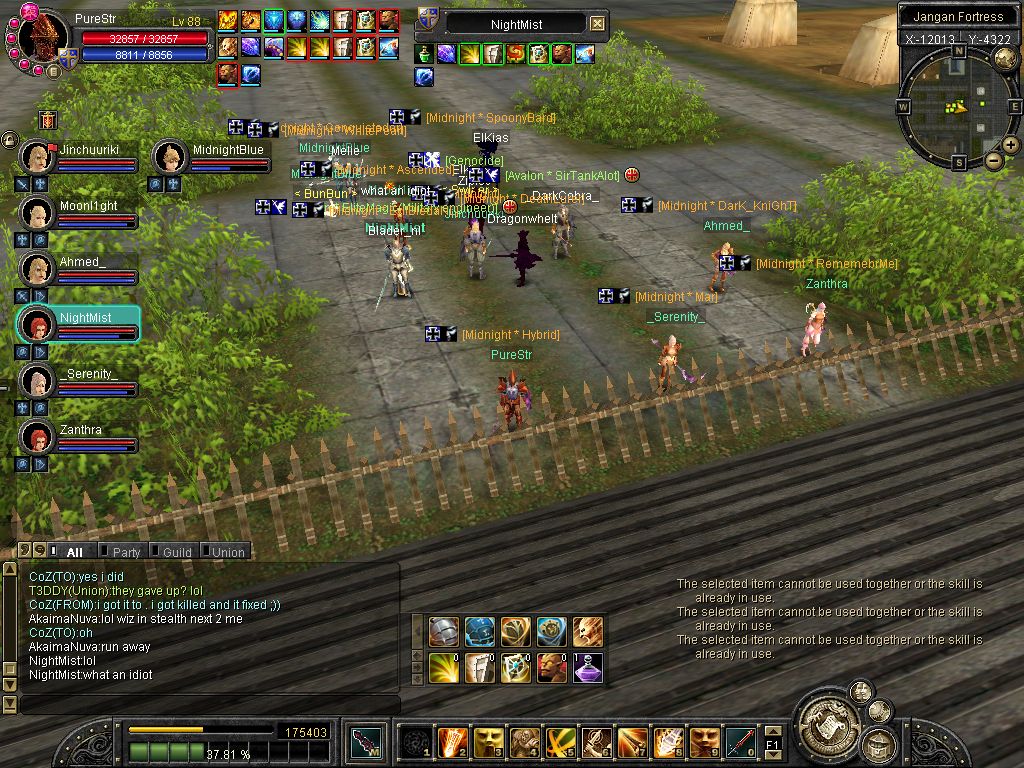Activate the steel helmet quick slot item
The height and width of the screenshot is (768, 1024).
tap(444, 632)
